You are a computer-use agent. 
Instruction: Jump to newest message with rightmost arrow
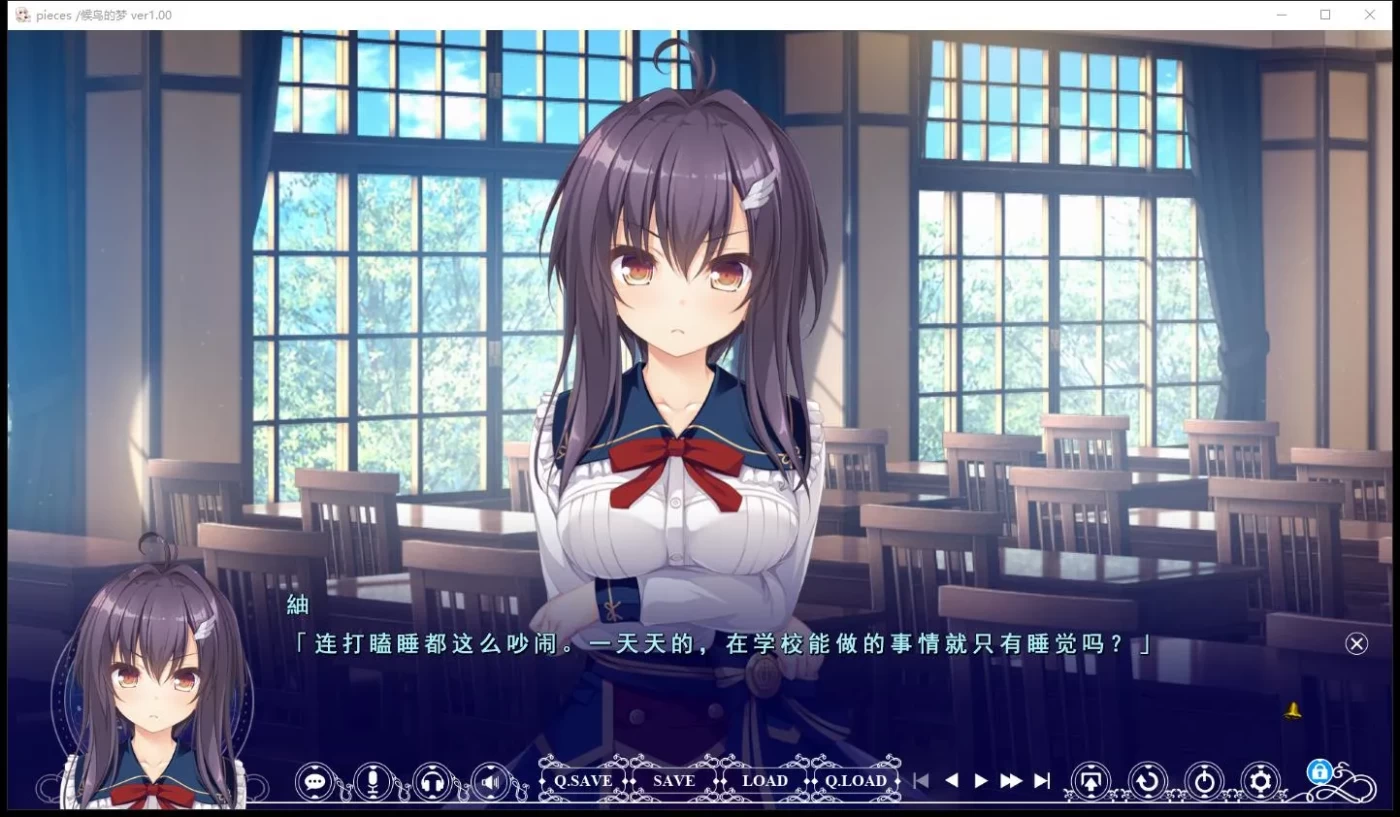point(1042,781)
